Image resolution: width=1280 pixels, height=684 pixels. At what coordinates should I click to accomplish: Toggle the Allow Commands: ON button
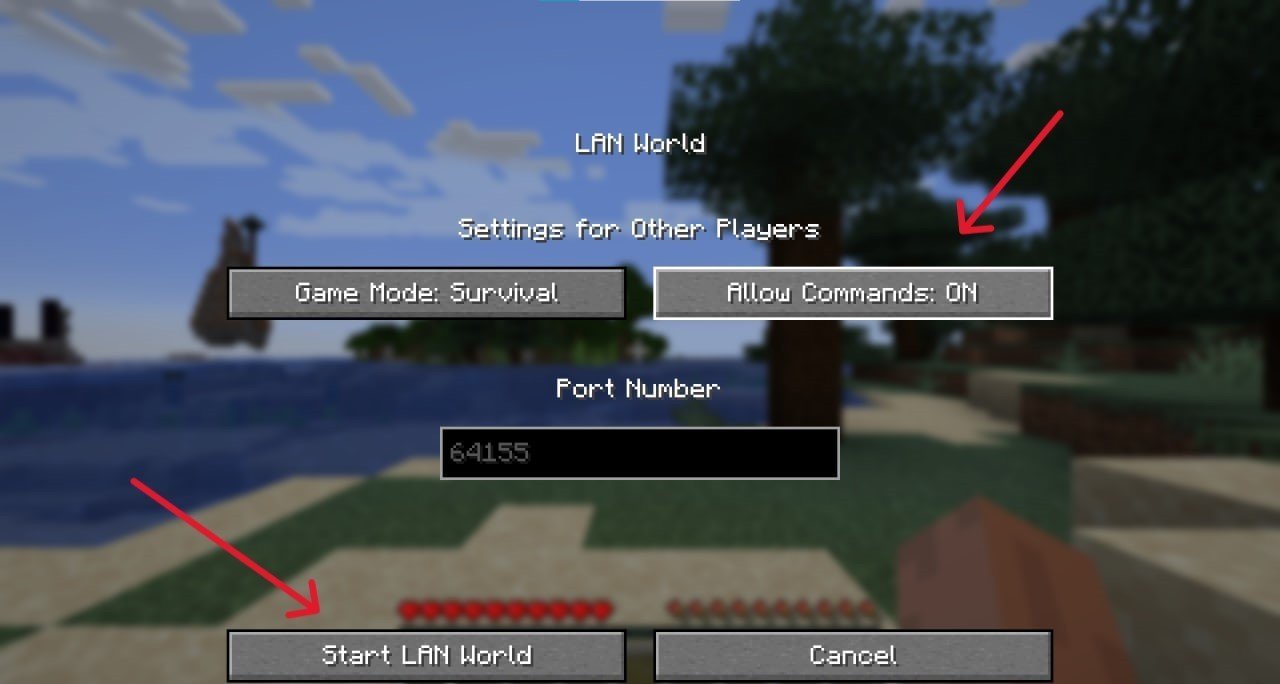(x=852, y=293)
